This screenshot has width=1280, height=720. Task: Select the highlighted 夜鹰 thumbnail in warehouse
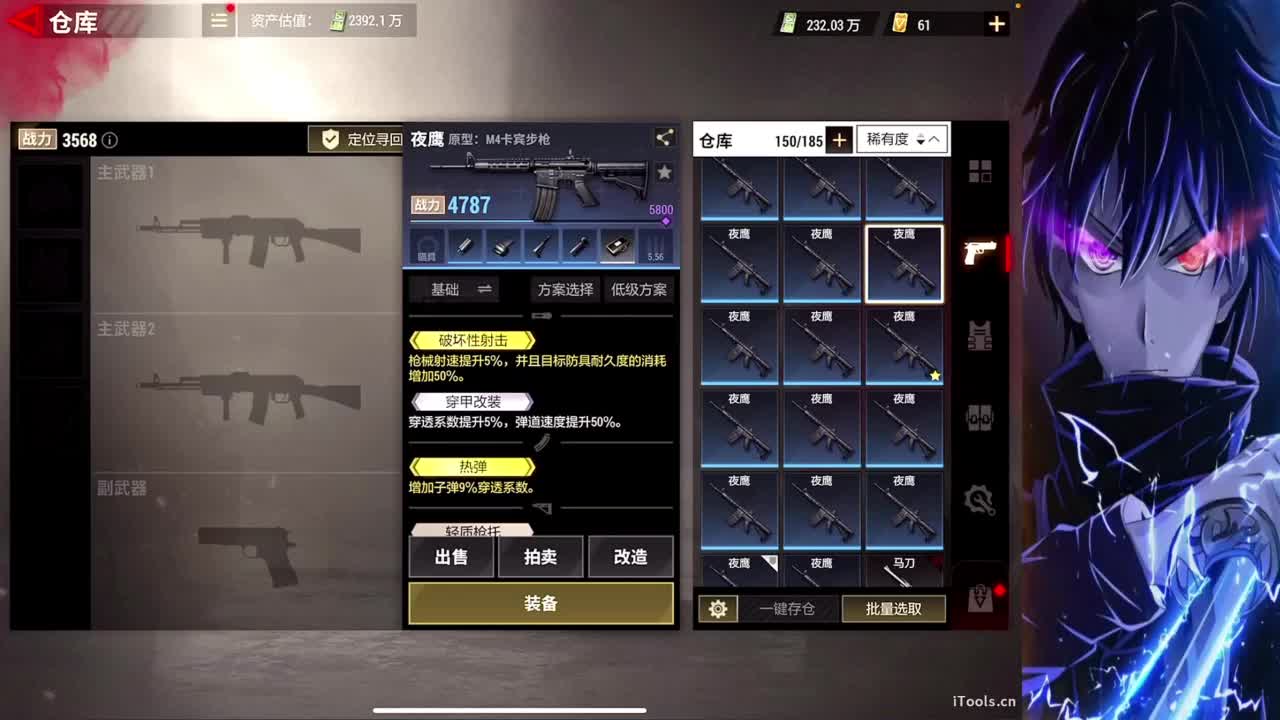tap(904, 262)
